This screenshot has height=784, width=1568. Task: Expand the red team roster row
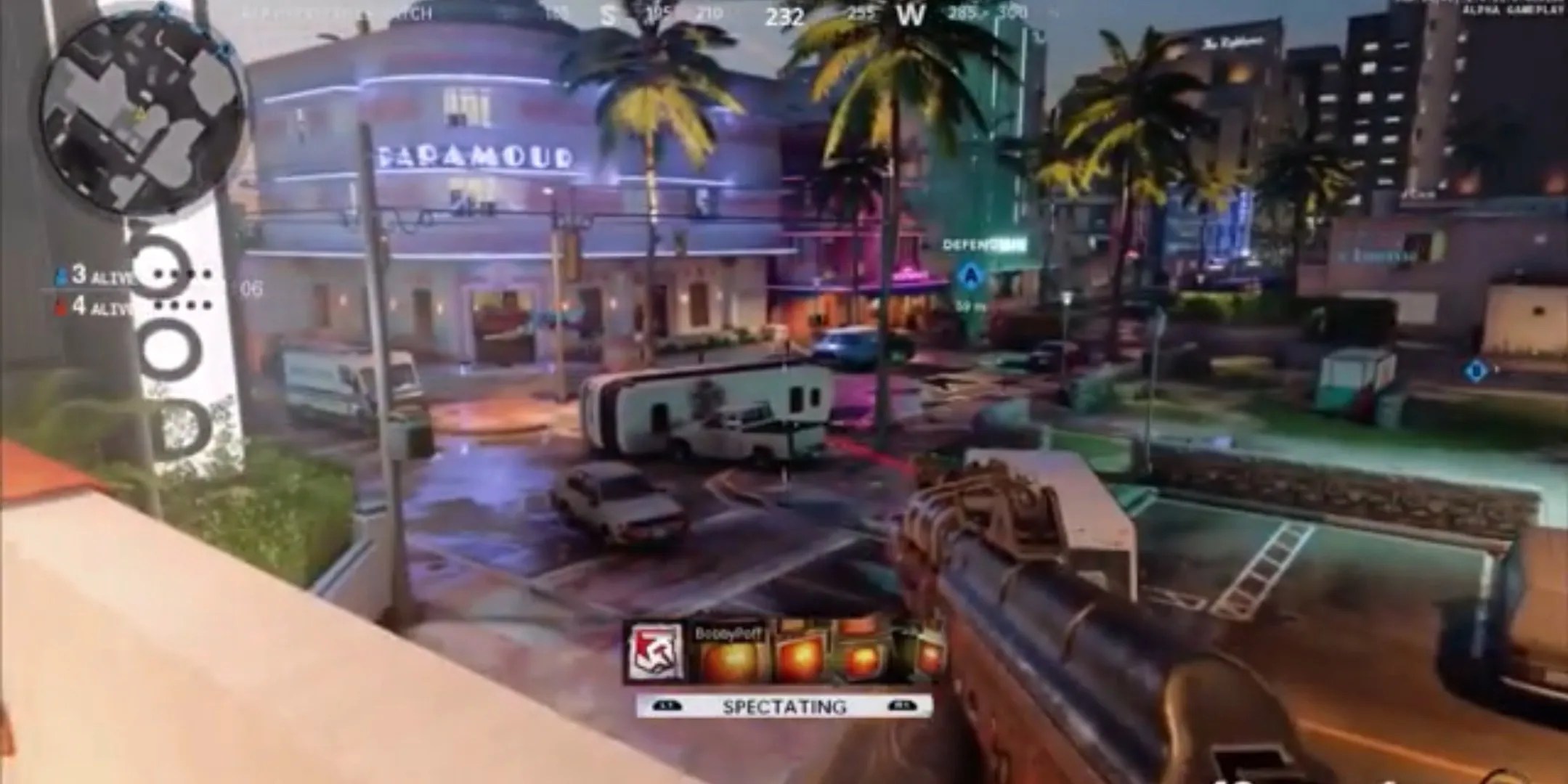[98, 306]
